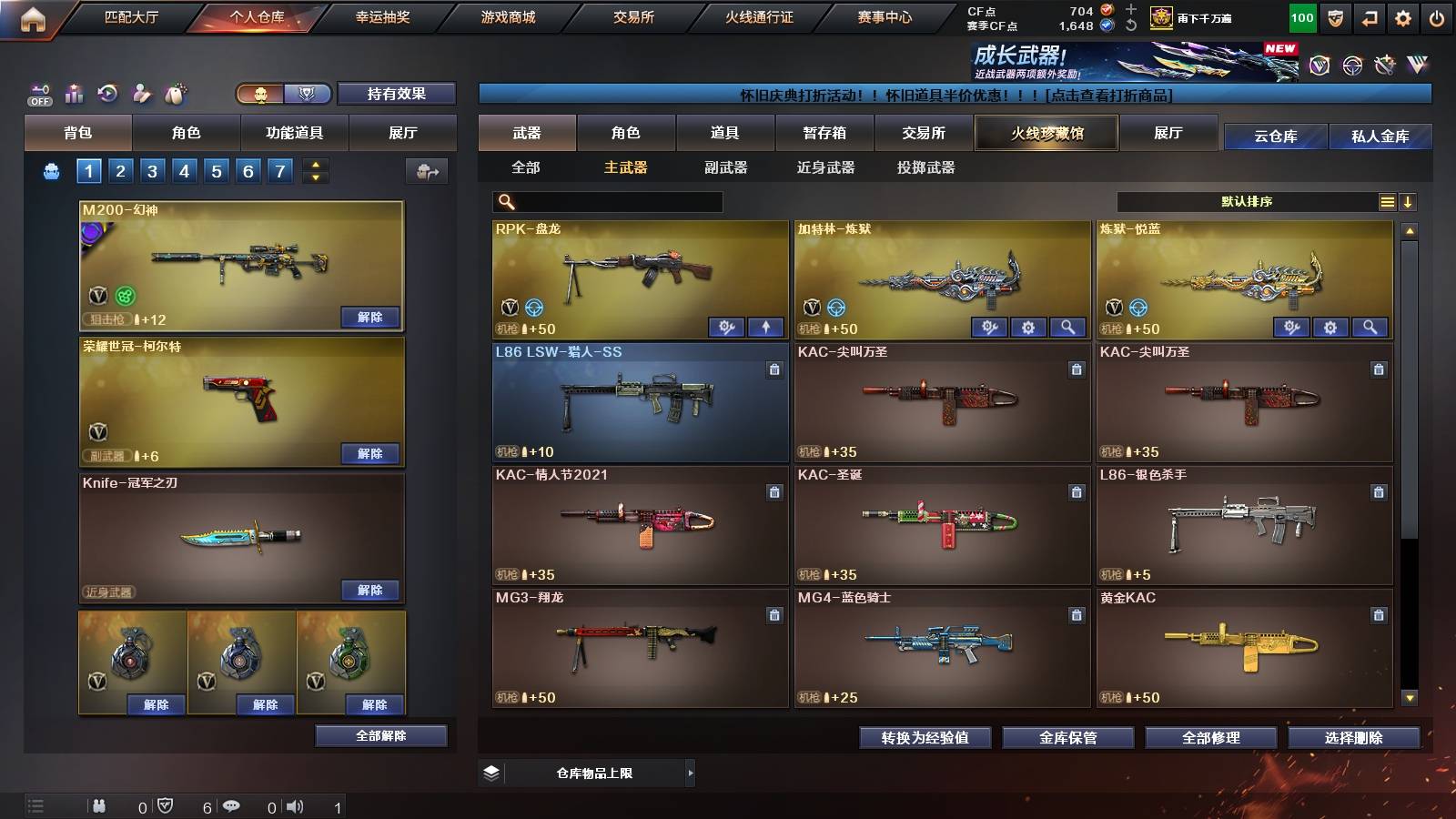Click the 转换为经验值 button at the bottom
Screen dimensions: 1456x819
coord(925,738)
